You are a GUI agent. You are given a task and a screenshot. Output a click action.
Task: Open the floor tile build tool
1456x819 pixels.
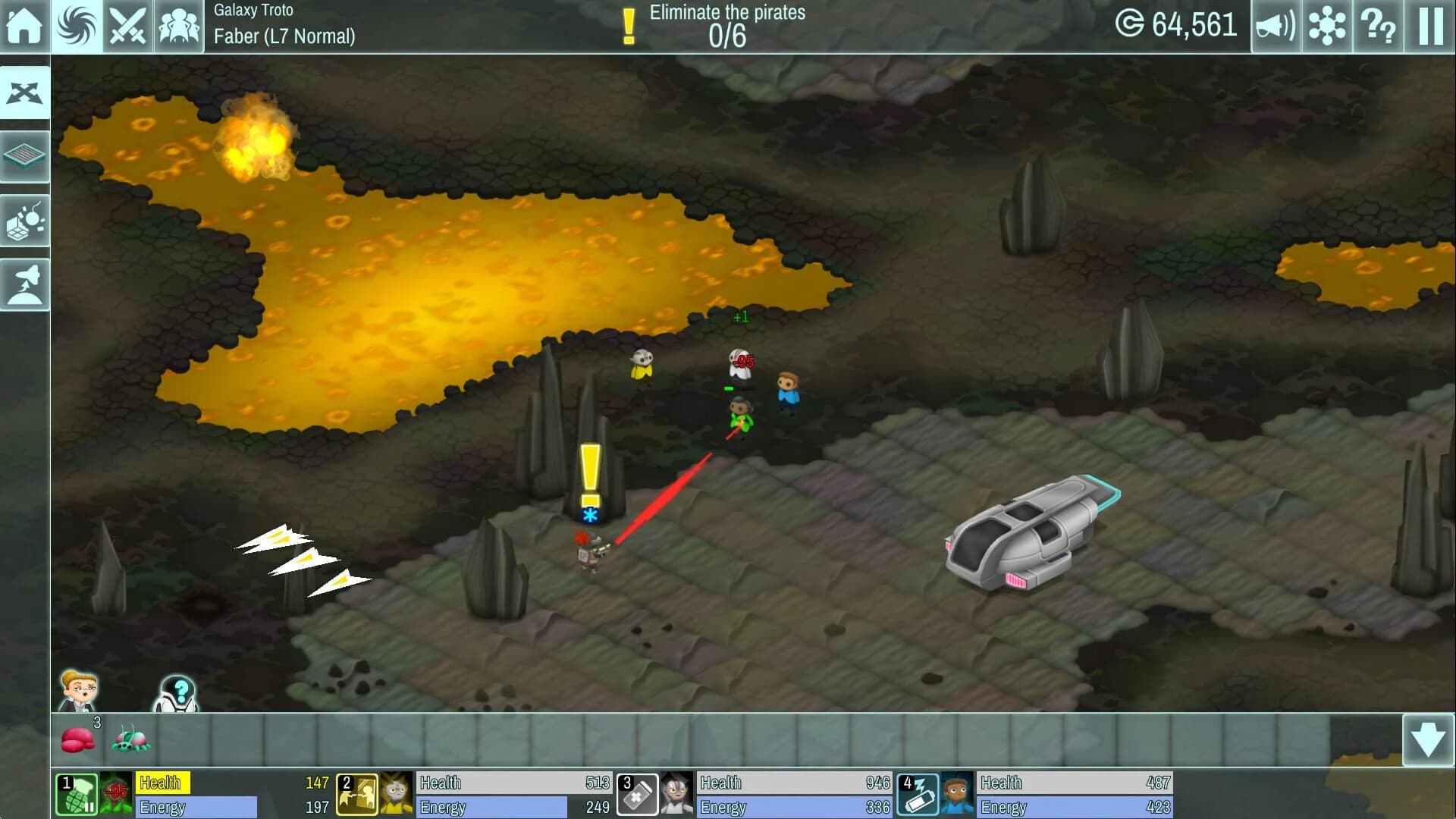click(25, 156)
